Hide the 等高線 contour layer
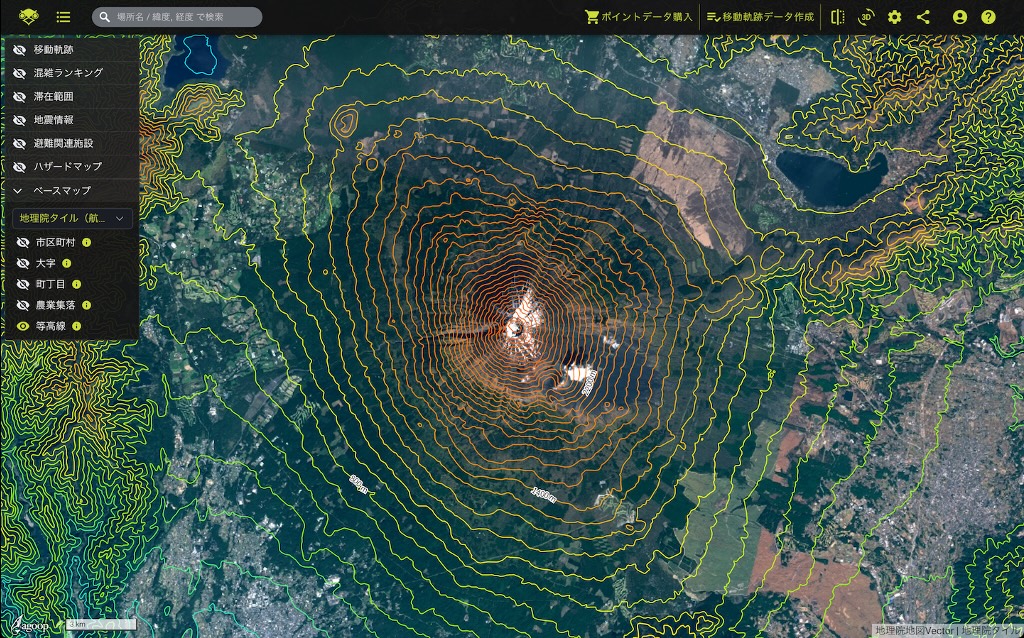The height and width of the screenshot is (638, 1024). pyautogui.click(x=23, y=326)
